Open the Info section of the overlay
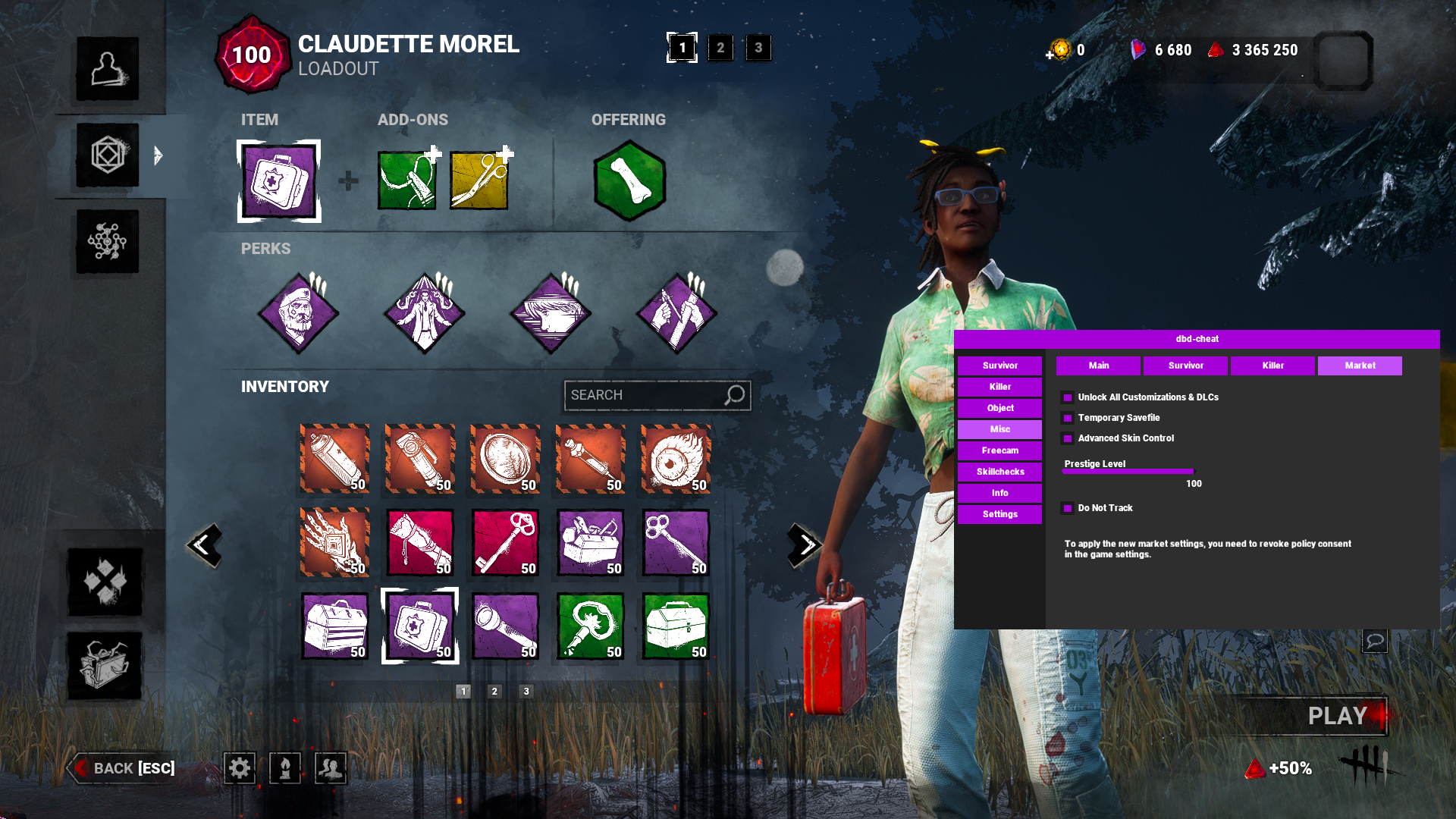Image resolution: width=1456 pixels, height=819 pixels. (999, 493)
